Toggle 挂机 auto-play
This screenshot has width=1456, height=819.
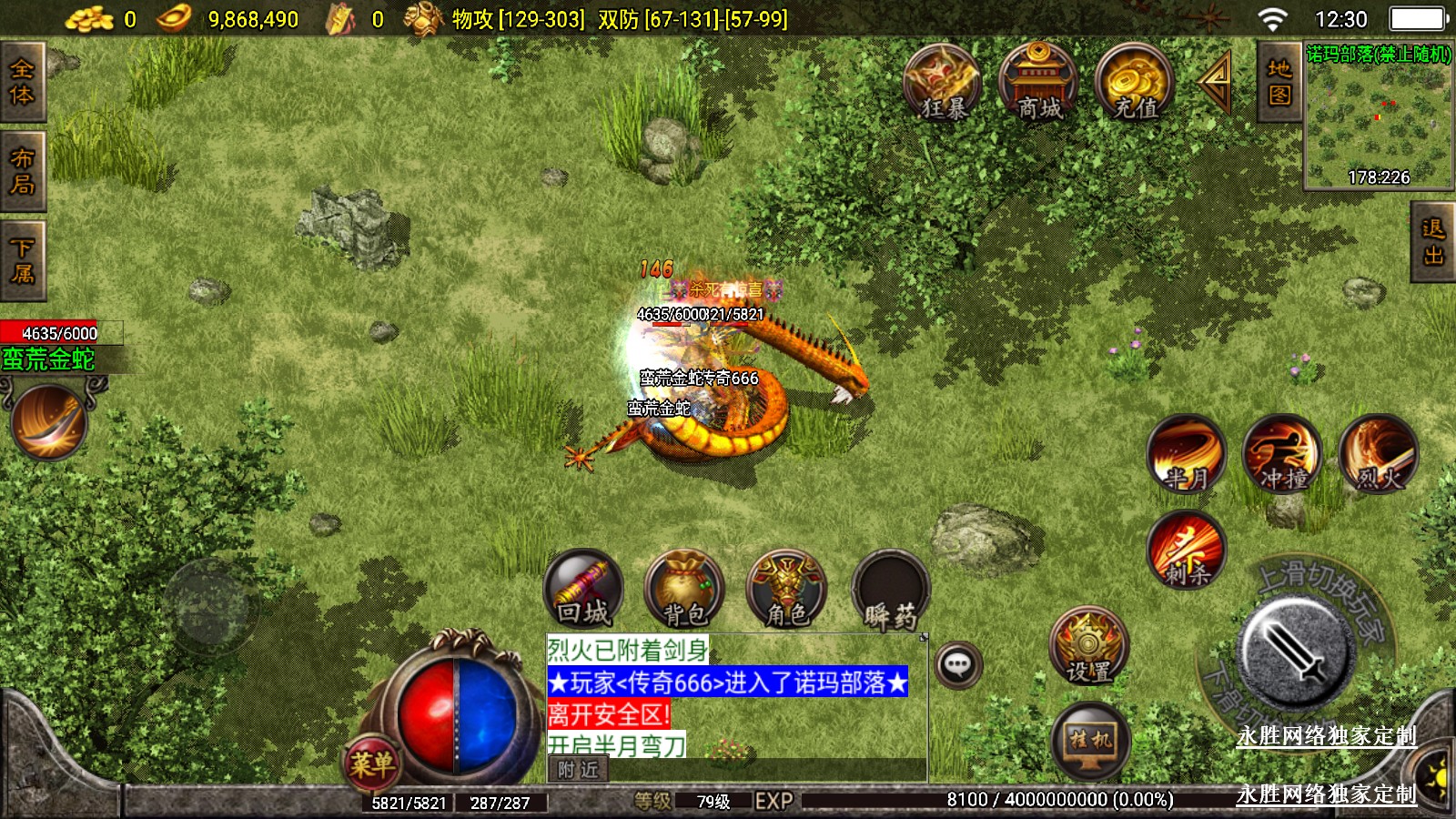[1090, 741]
